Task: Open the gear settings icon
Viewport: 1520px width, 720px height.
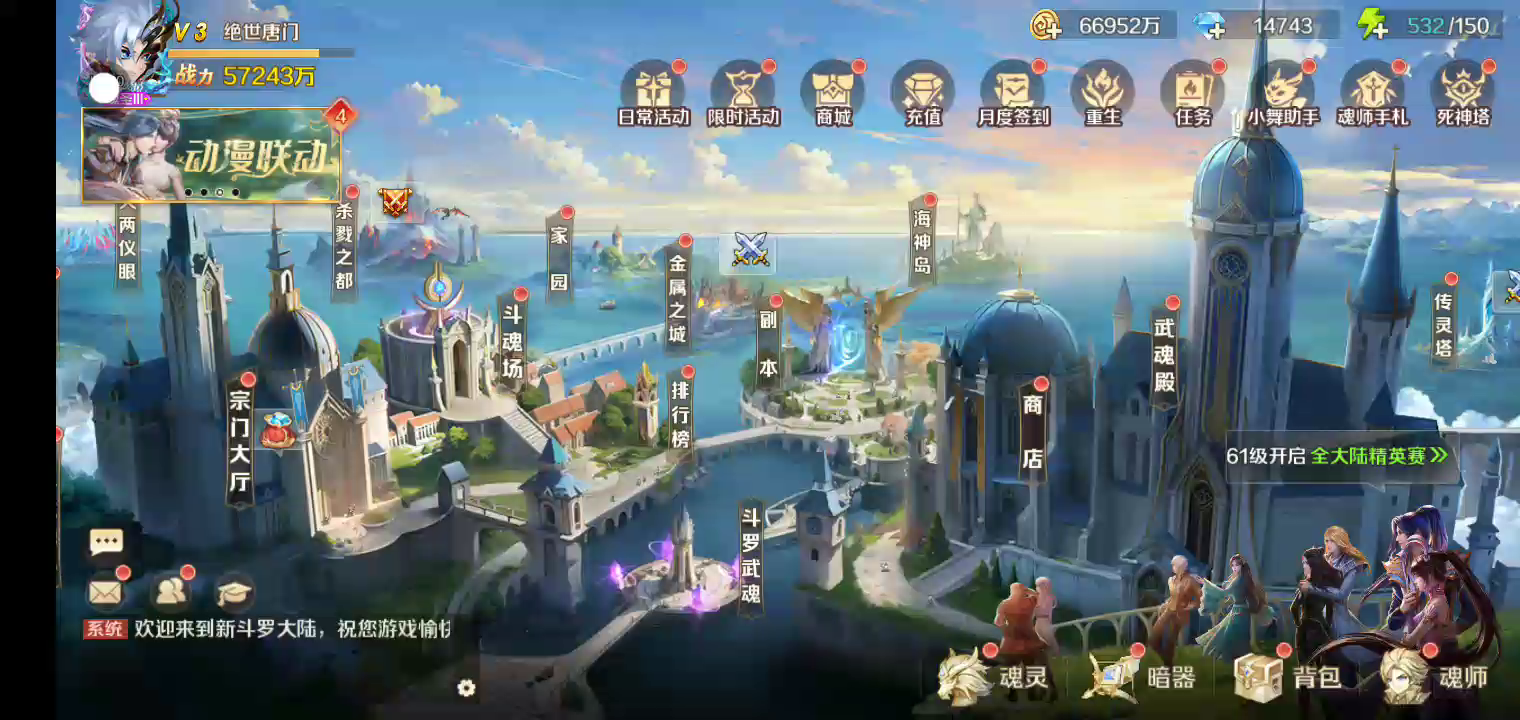Action: (x=466, y=688)
